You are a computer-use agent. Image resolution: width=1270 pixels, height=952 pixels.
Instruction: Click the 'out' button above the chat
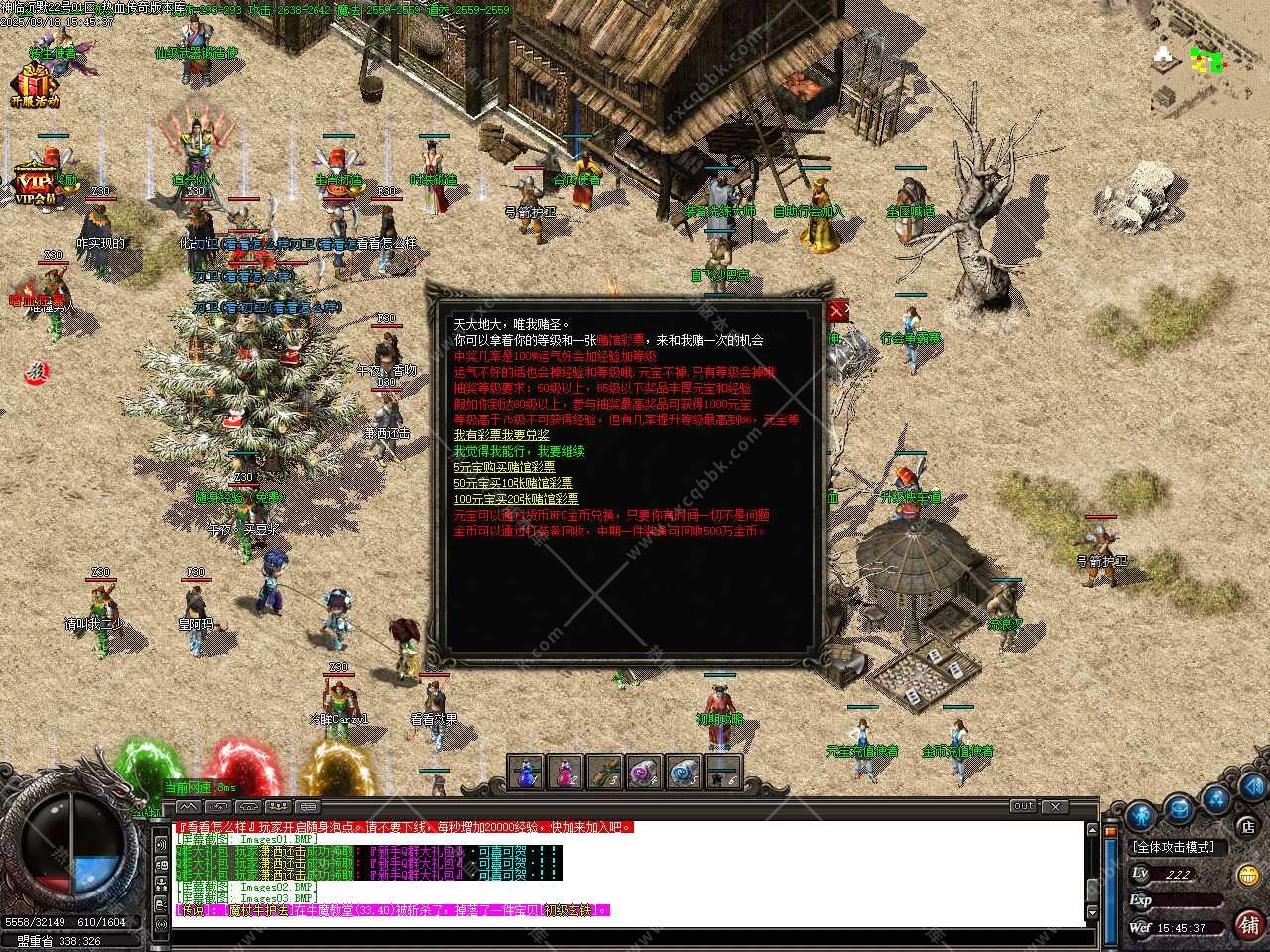pos(1023,806)
